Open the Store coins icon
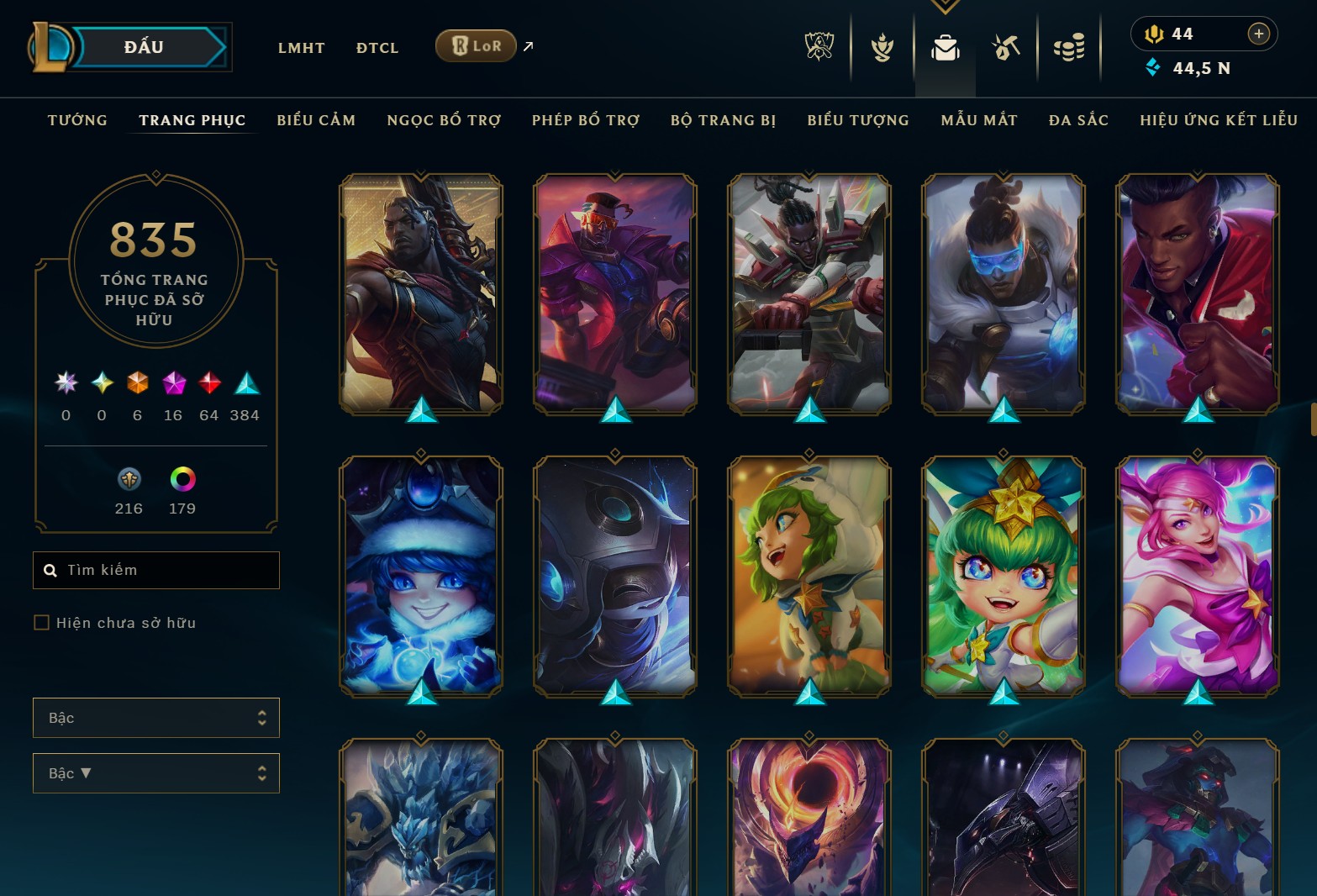Screen dimensions: 1317x896 pyautogui.click(x=1070, y=48)
